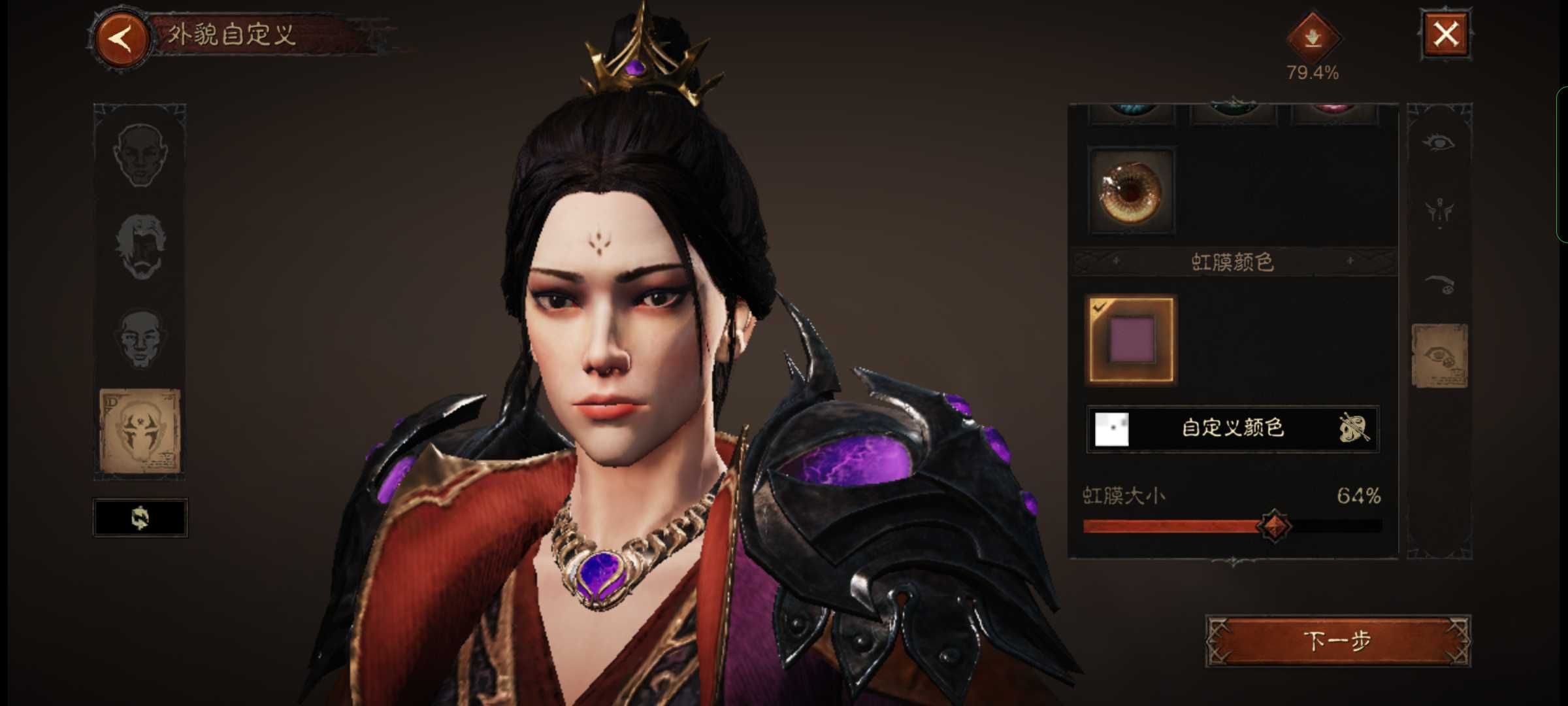Screen dimensions: 1568x706
Task: Pick the purple iris color swatch
Action: [x=1131, y=340]
